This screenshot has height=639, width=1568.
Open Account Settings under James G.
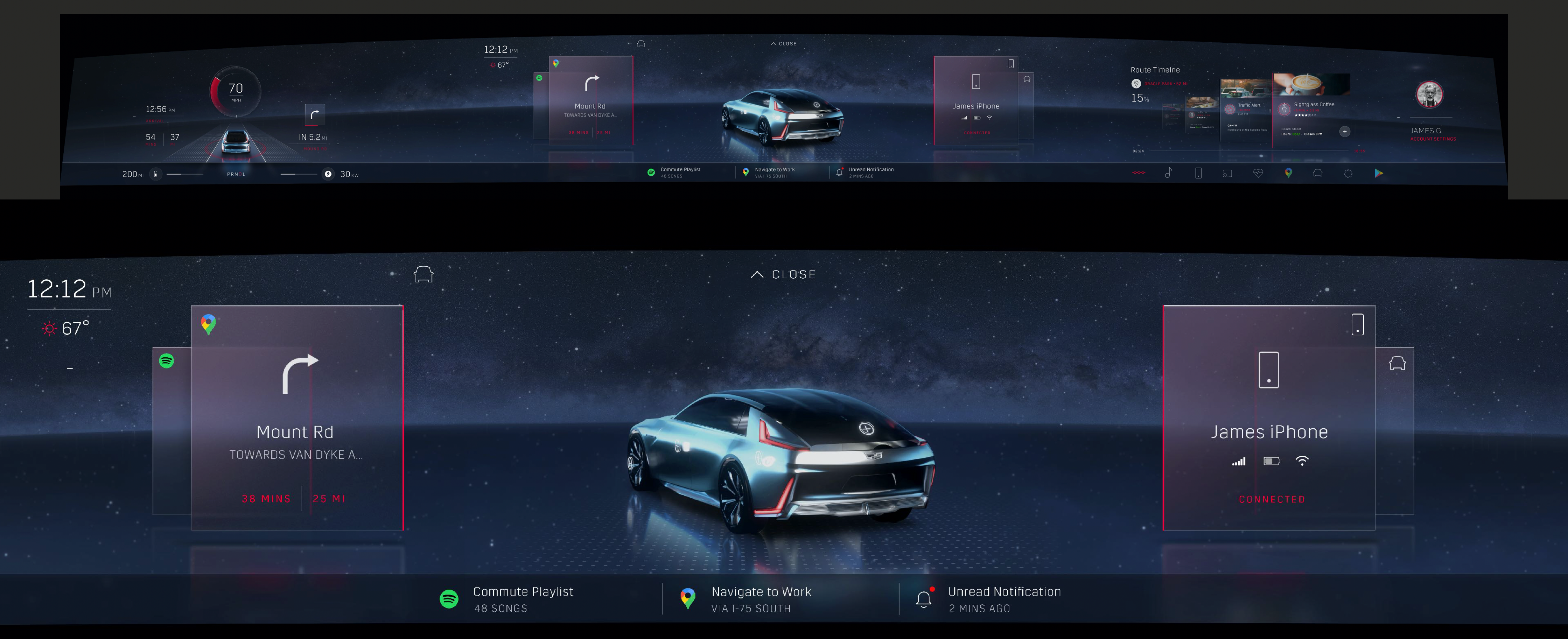coord(1433,139)
